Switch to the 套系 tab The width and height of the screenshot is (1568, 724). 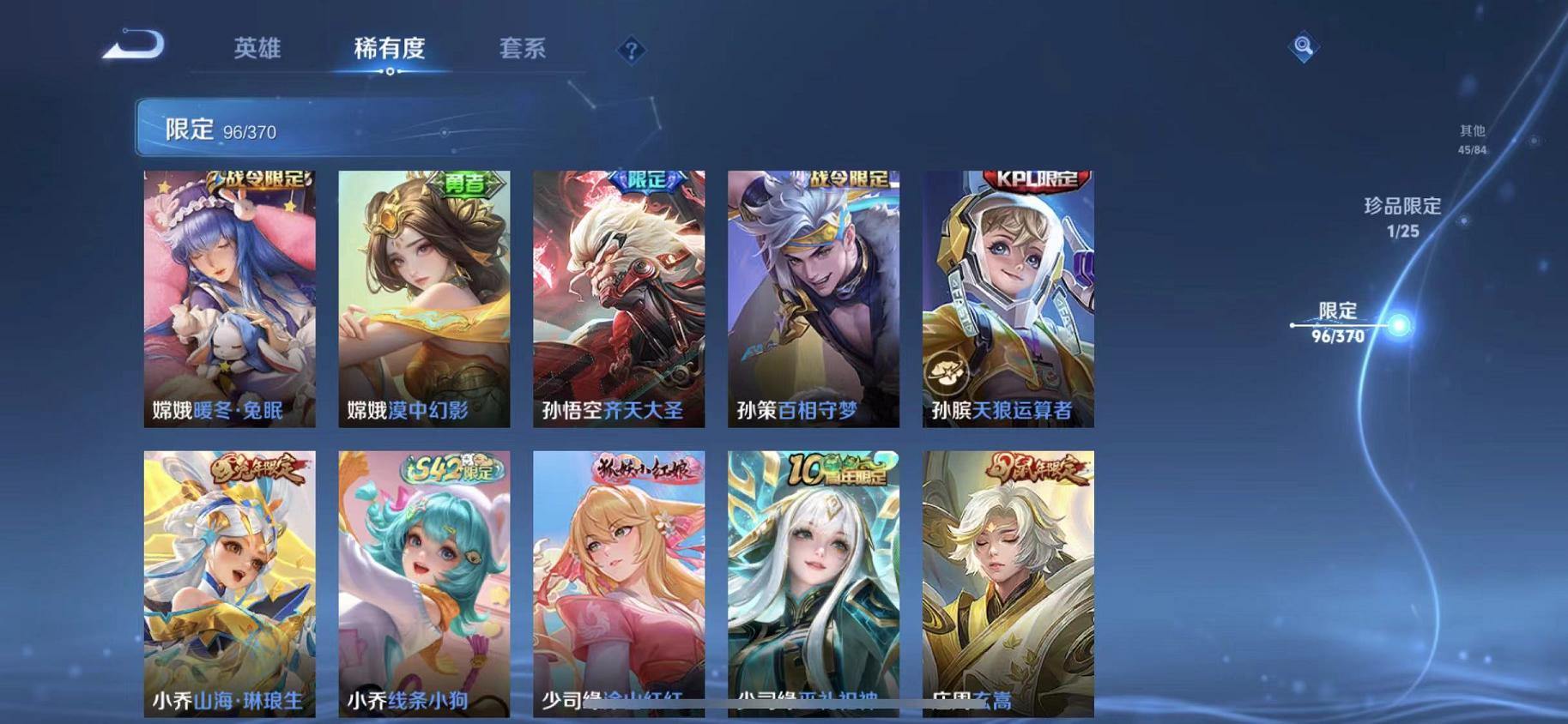click(524, 49)
